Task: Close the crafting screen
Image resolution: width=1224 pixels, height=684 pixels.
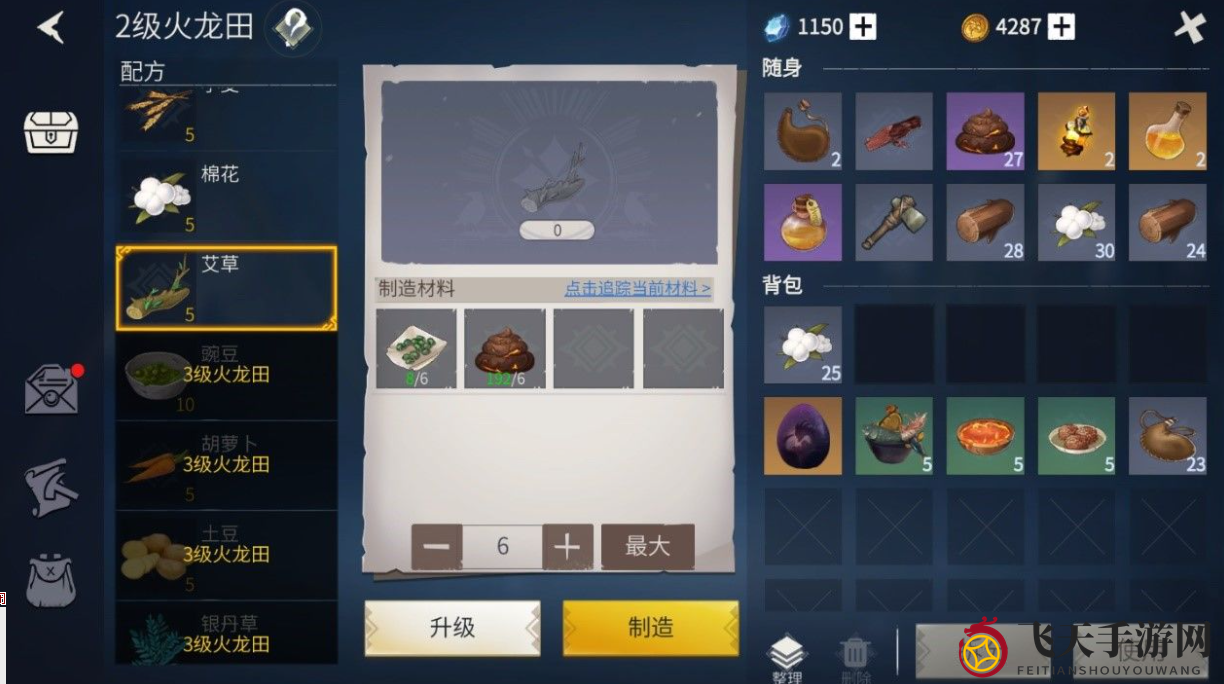Action: point(1189,27)
